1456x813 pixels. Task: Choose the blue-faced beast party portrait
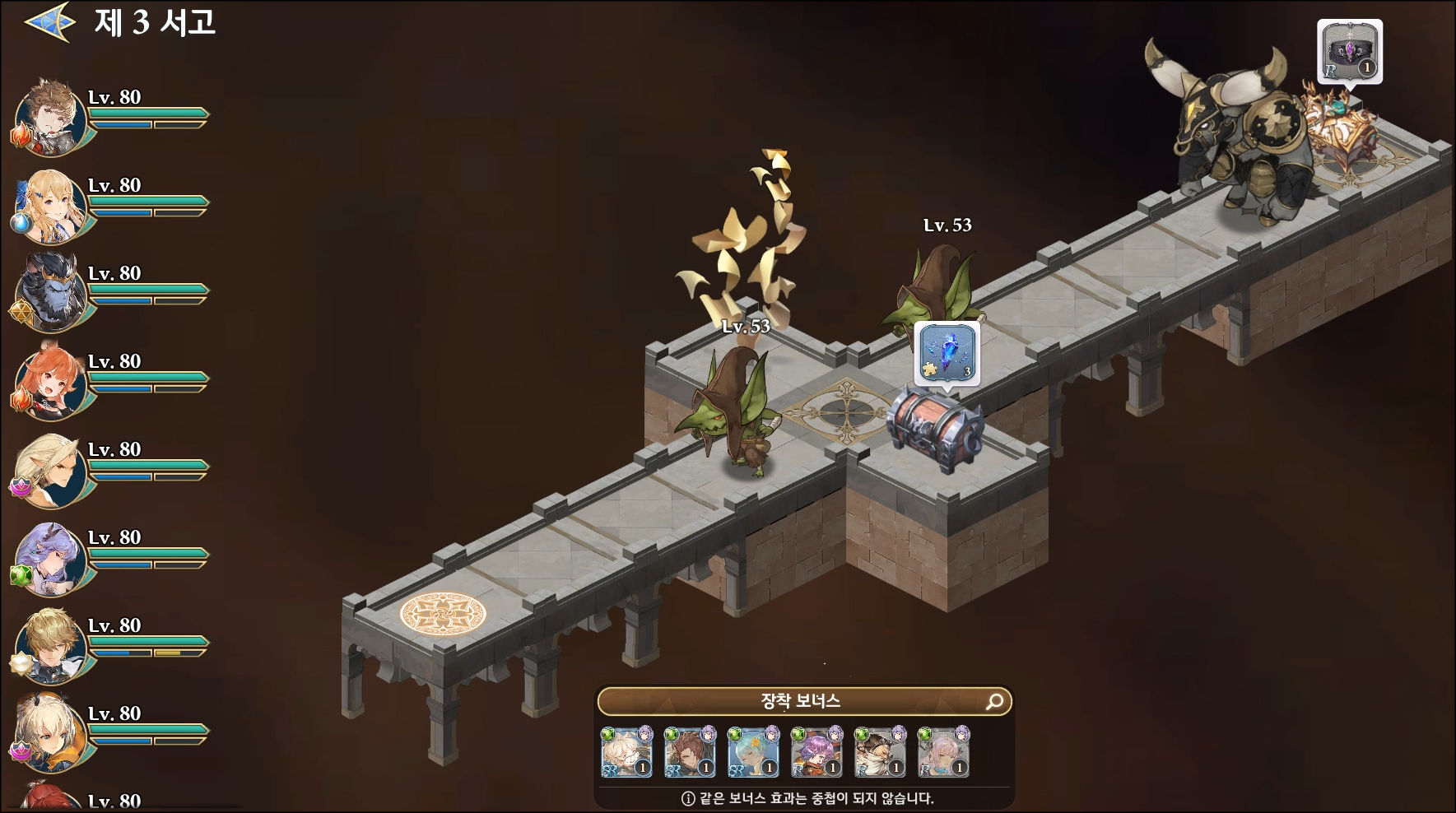coord(51,293)
